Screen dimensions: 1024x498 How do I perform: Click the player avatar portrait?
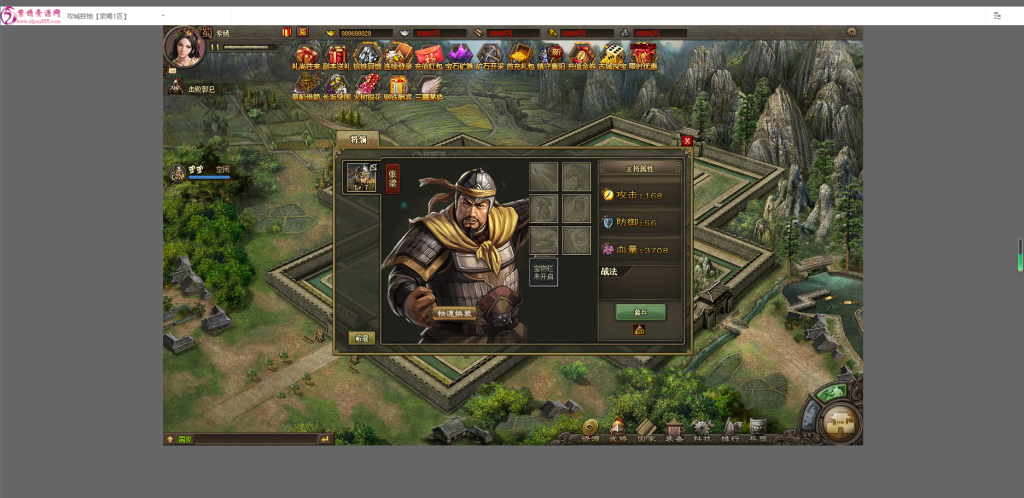pos(184,46)
